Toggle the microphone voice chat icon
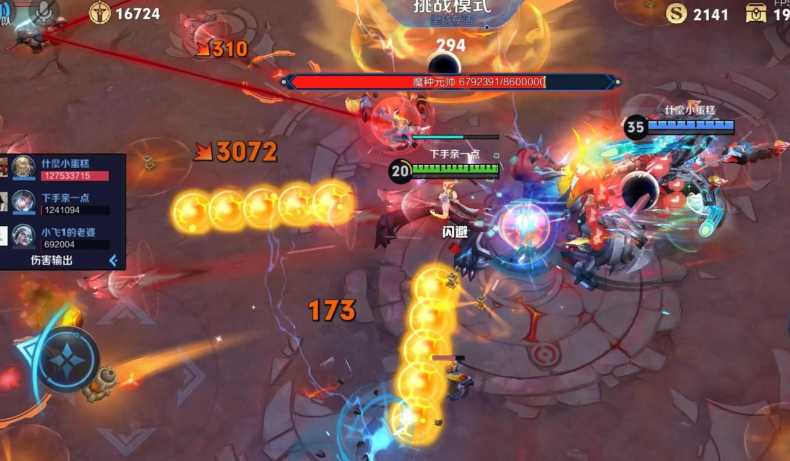 (45, 10)
